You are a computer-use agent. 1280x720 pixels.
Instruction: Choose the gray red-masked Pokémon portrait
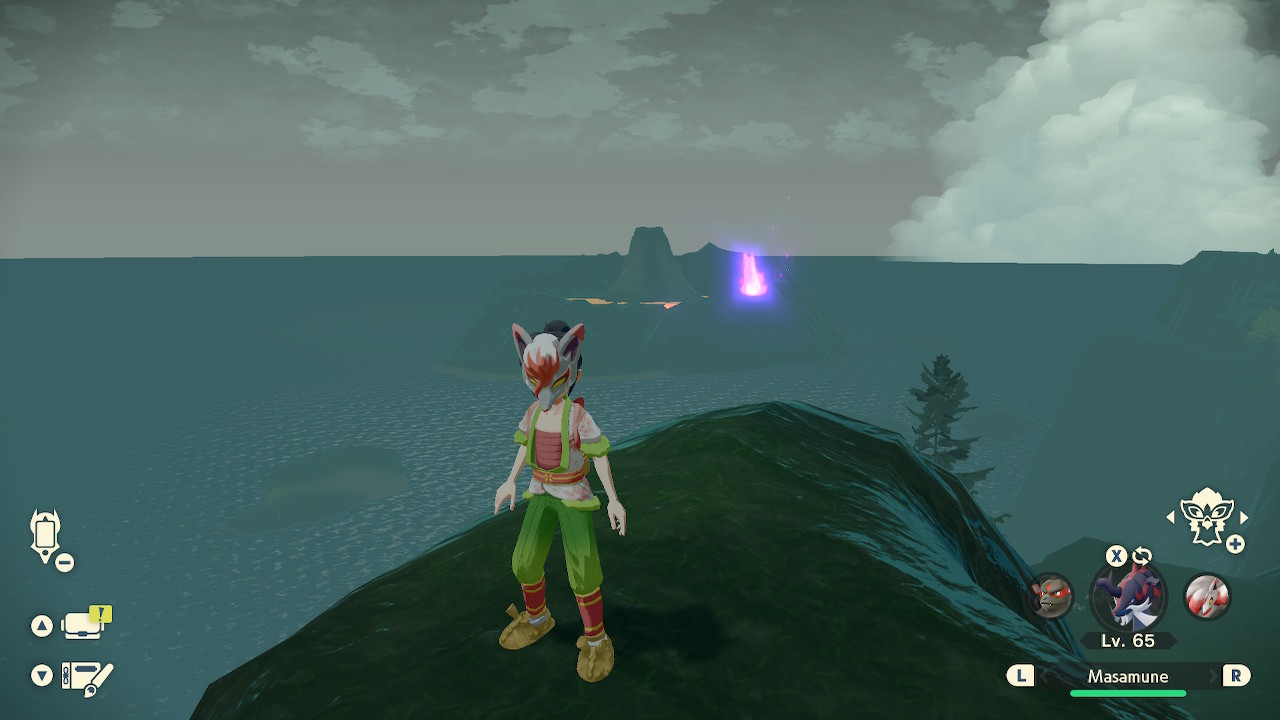[x=1050, y=597]
